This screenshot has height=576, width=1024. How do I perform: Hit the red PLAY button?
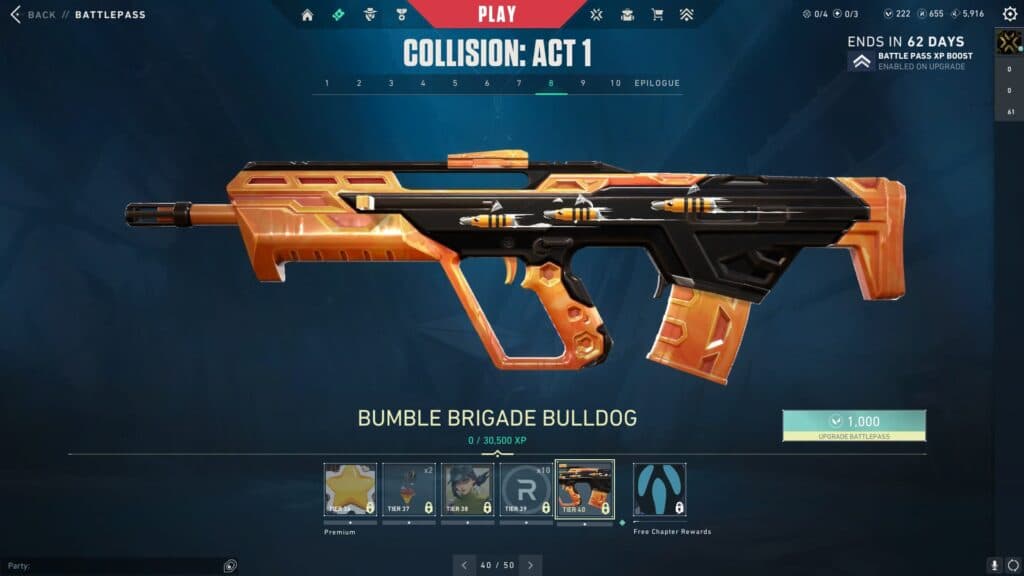point(497,14)
